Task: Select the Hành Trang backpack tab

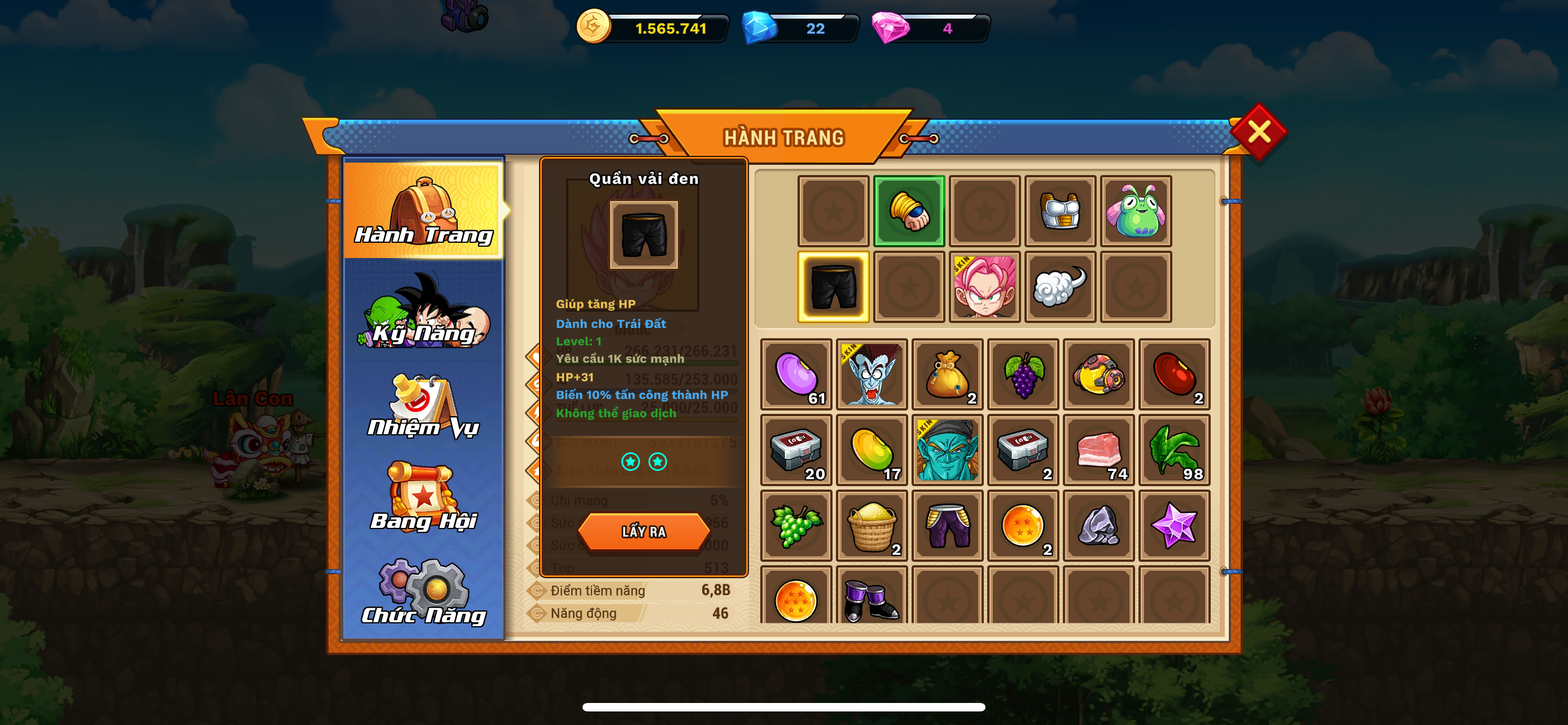Action: (424, 210)
